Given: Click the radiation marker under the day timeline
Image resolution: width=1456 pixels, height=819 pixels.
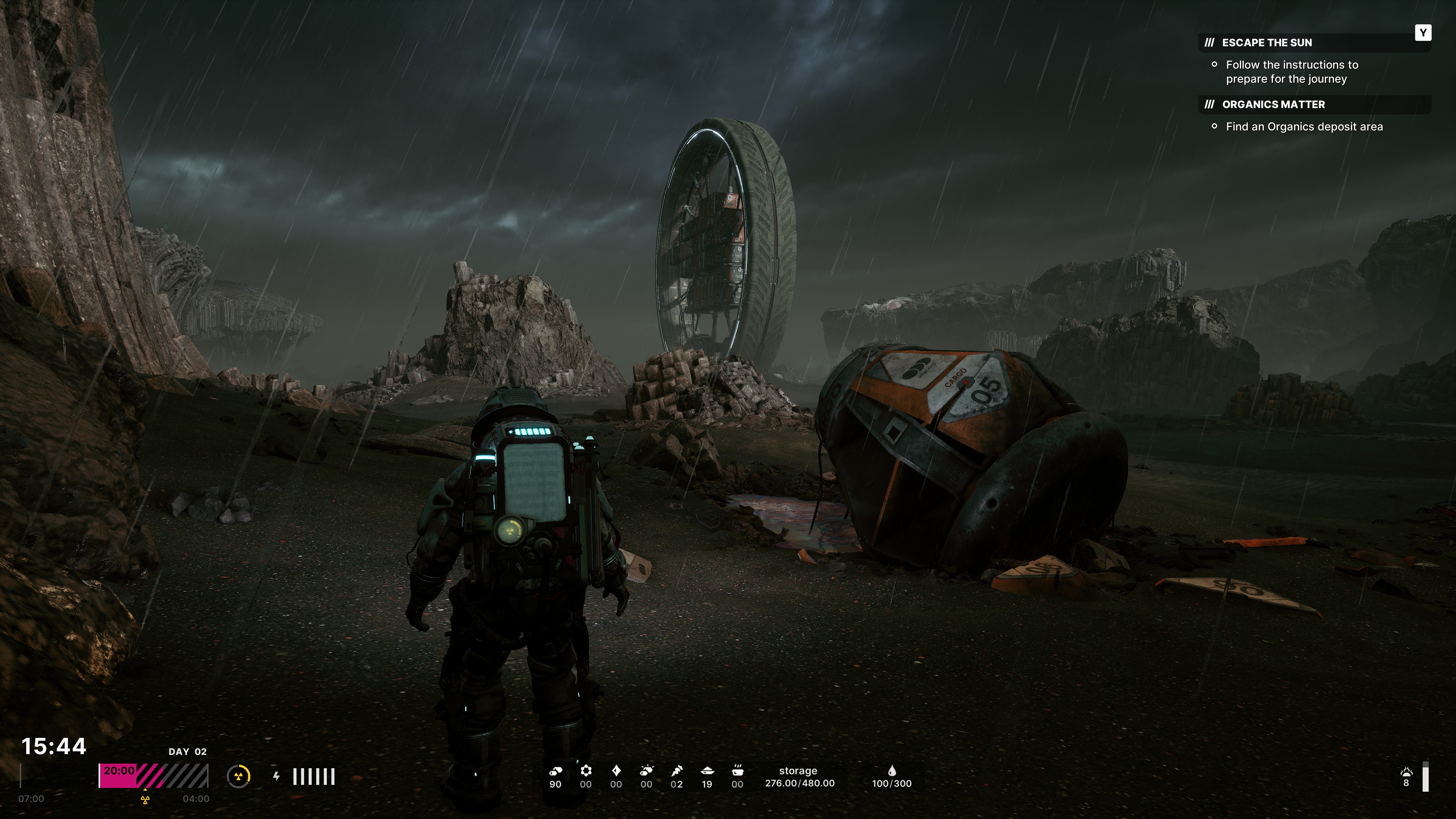Looking at the screenshot, I should 145,800.
